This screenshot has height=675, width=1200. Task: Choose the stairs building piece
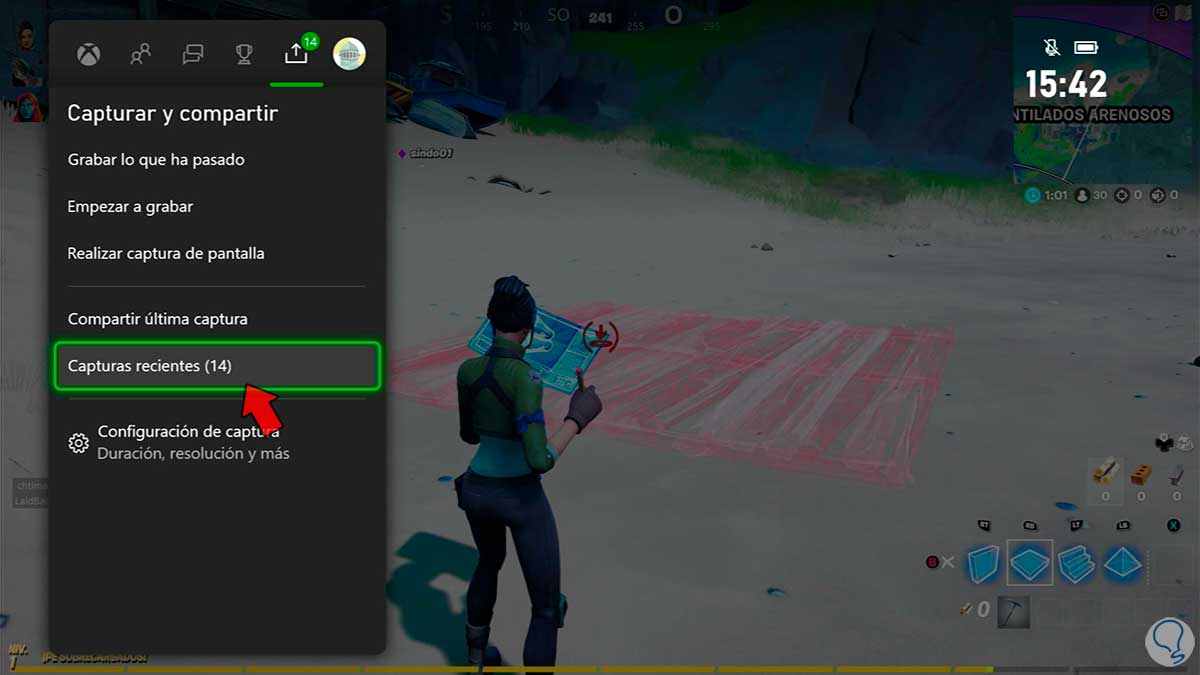tap(1077, 564)
